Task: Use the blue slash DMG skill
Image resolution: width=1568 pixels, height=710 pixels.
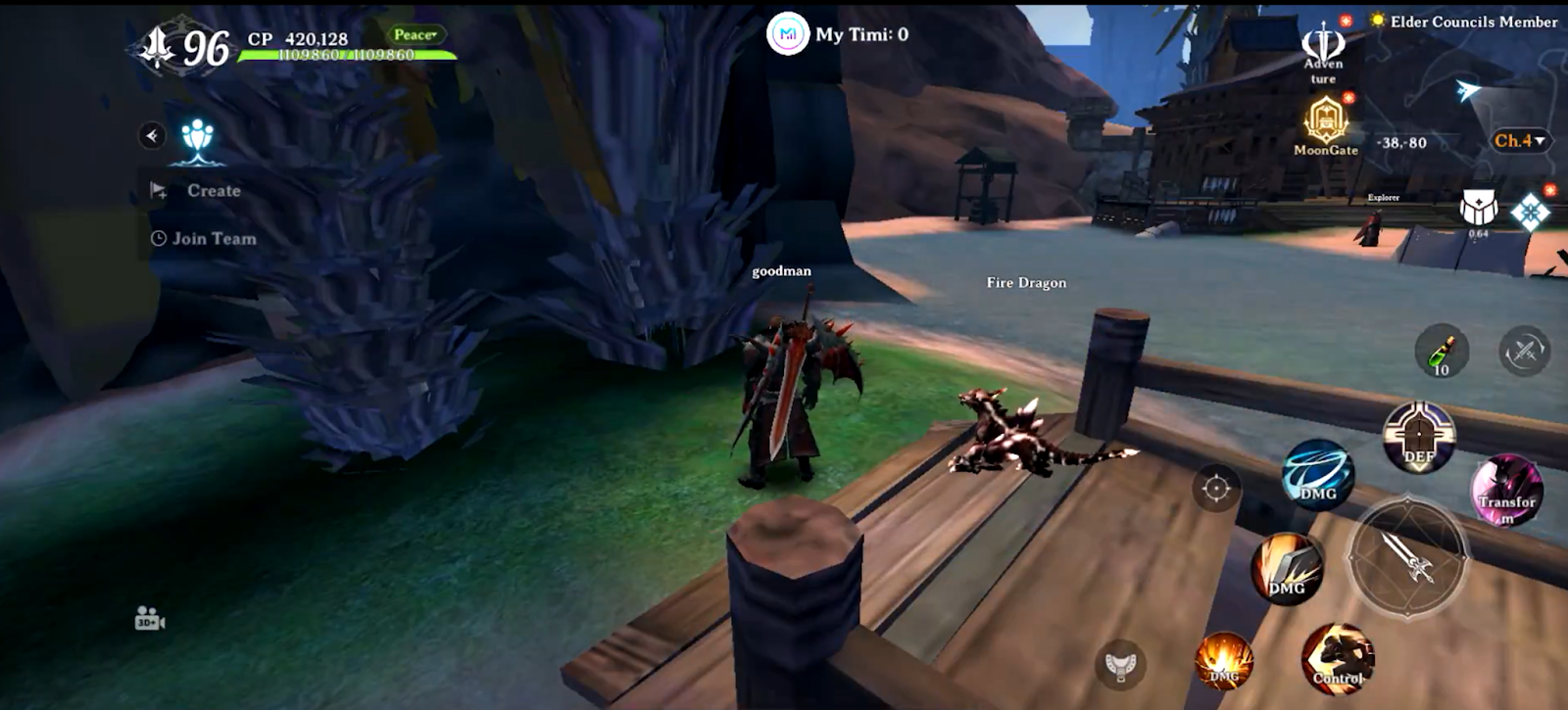Action: 1317,474
